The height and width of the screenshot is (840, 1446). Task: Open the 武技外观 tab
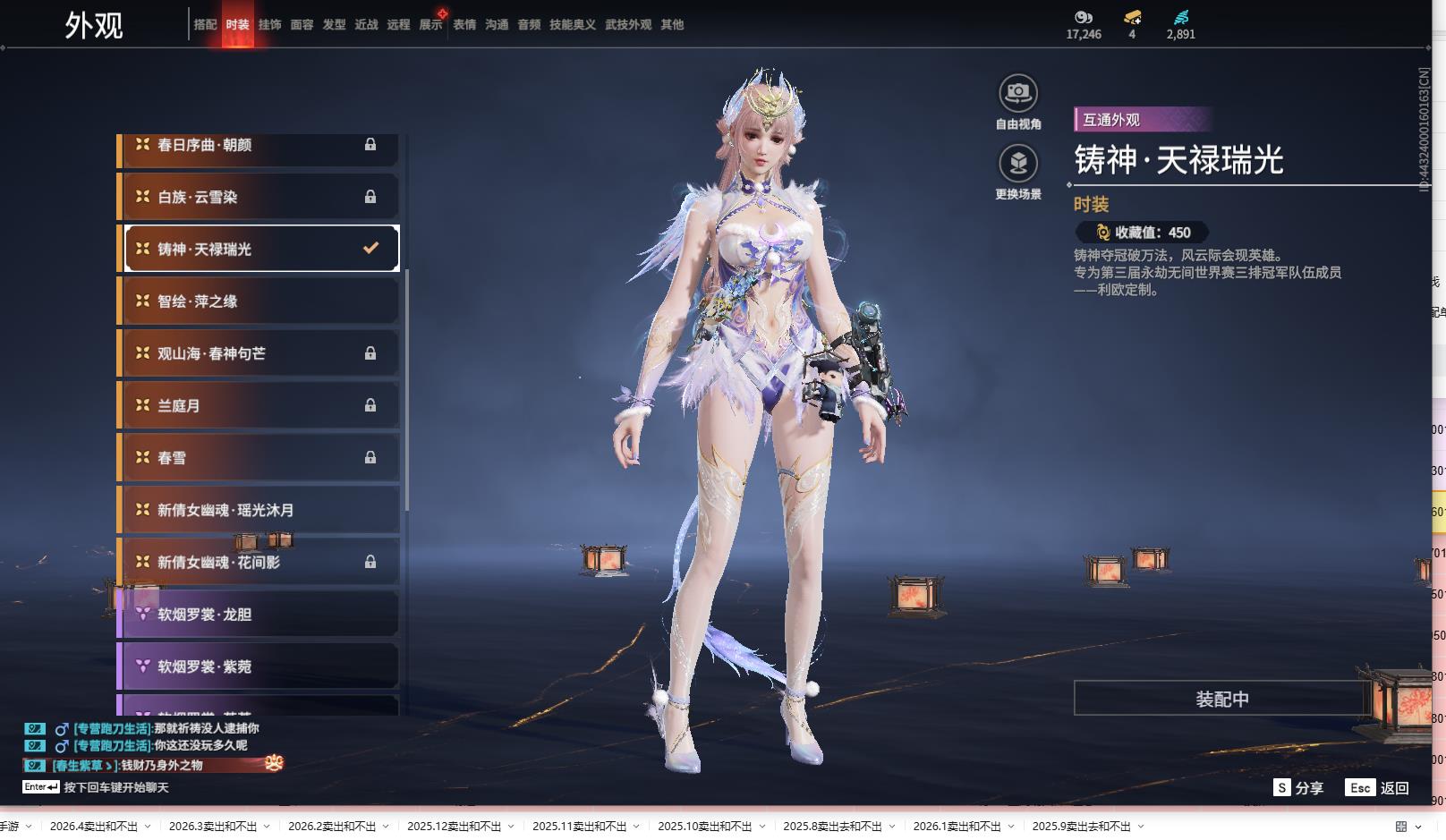point(628,25)
